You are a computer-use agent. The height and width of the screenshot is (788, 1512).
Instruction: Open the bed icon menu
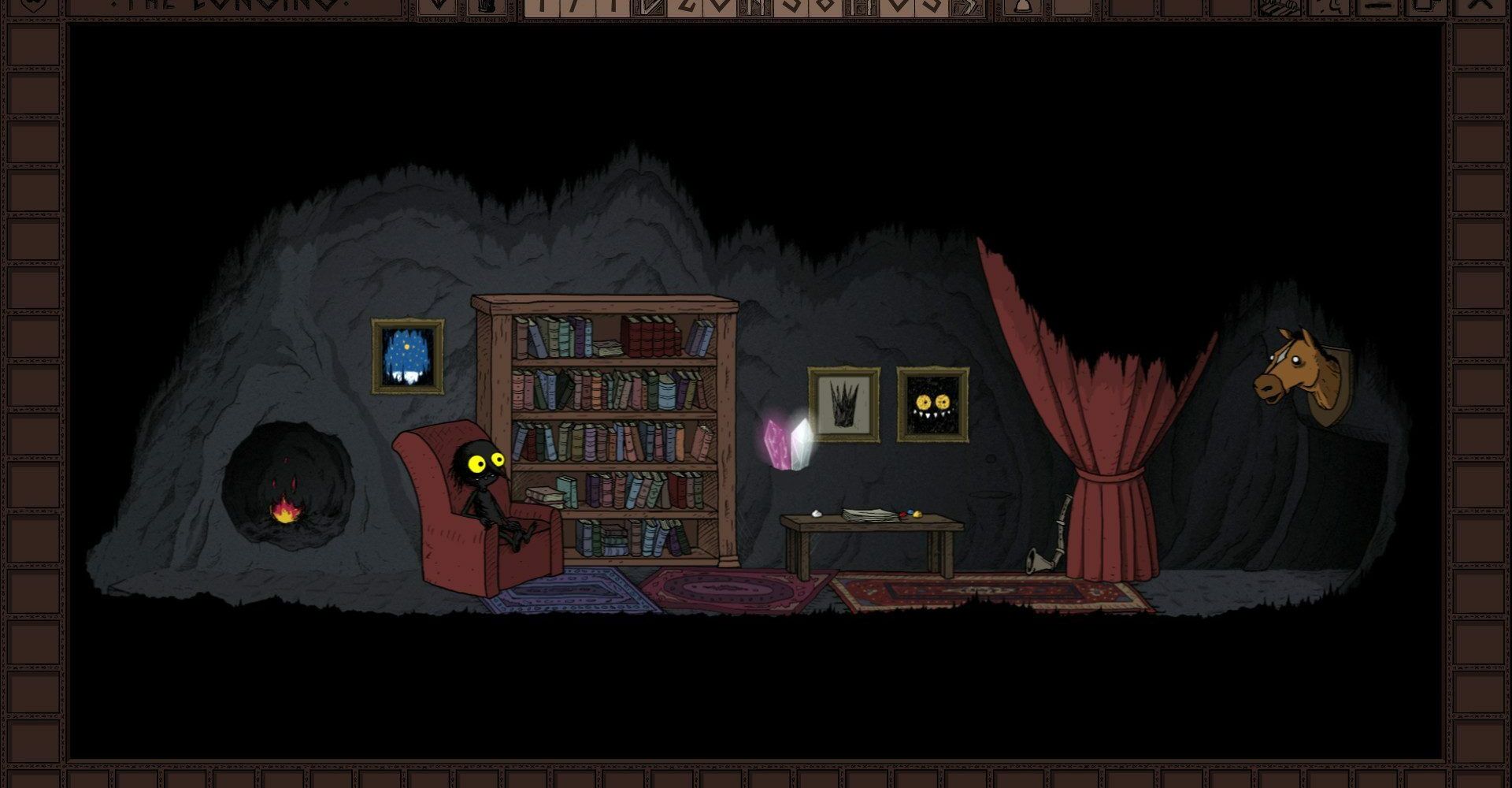tap(1280, 6)
